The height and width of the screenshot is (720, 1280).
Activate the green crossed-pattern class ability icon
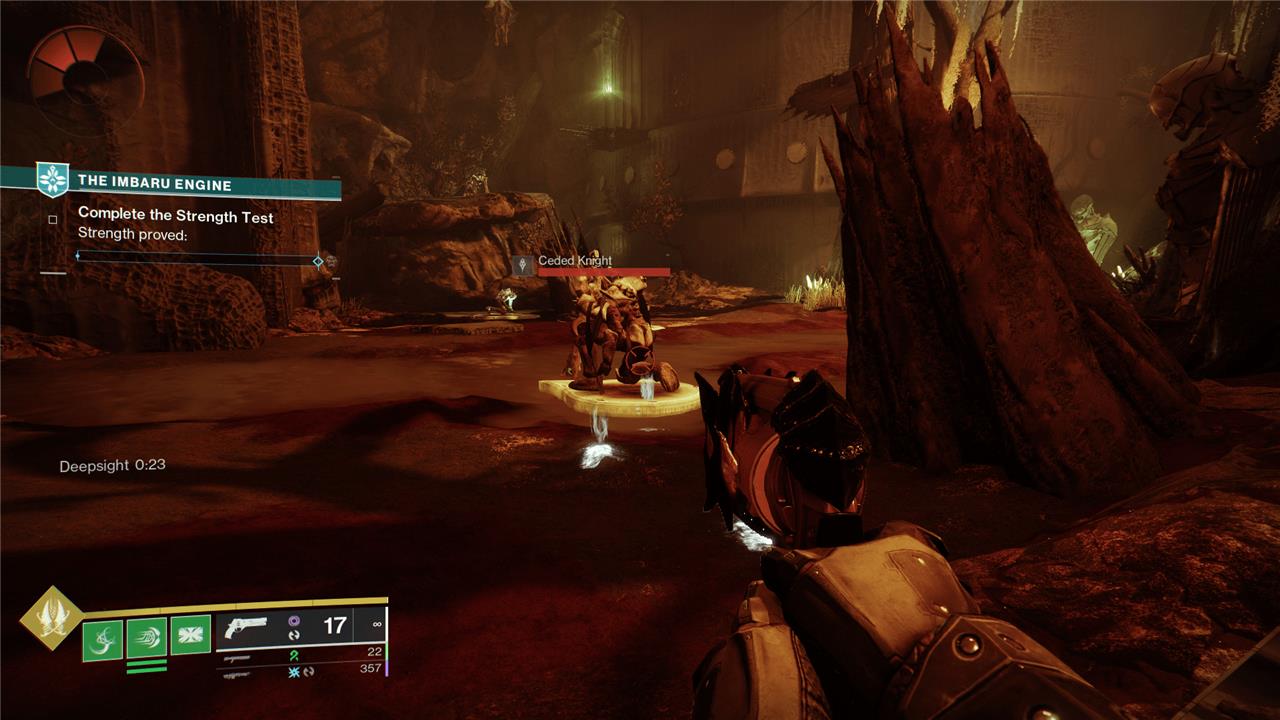coord(190,636)
